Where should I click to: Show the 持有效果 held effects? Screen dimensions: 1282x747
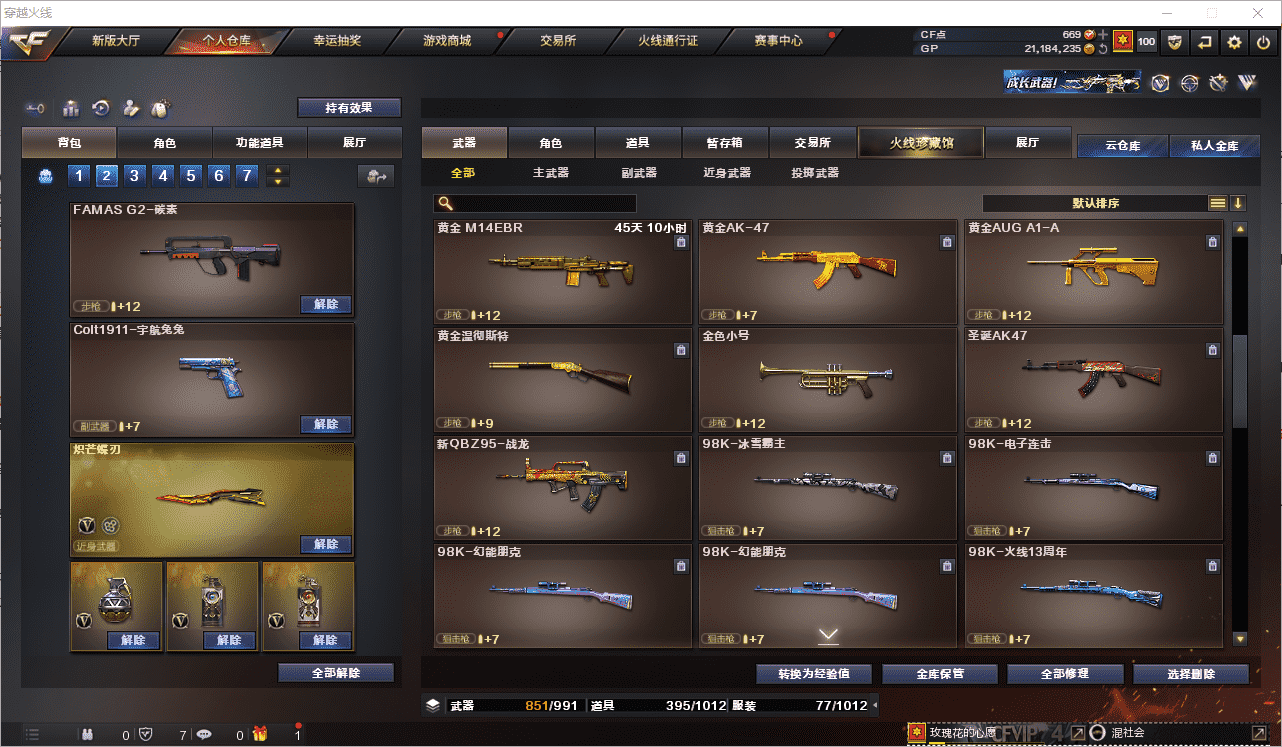pyautogui.click(x=348, y=108)
